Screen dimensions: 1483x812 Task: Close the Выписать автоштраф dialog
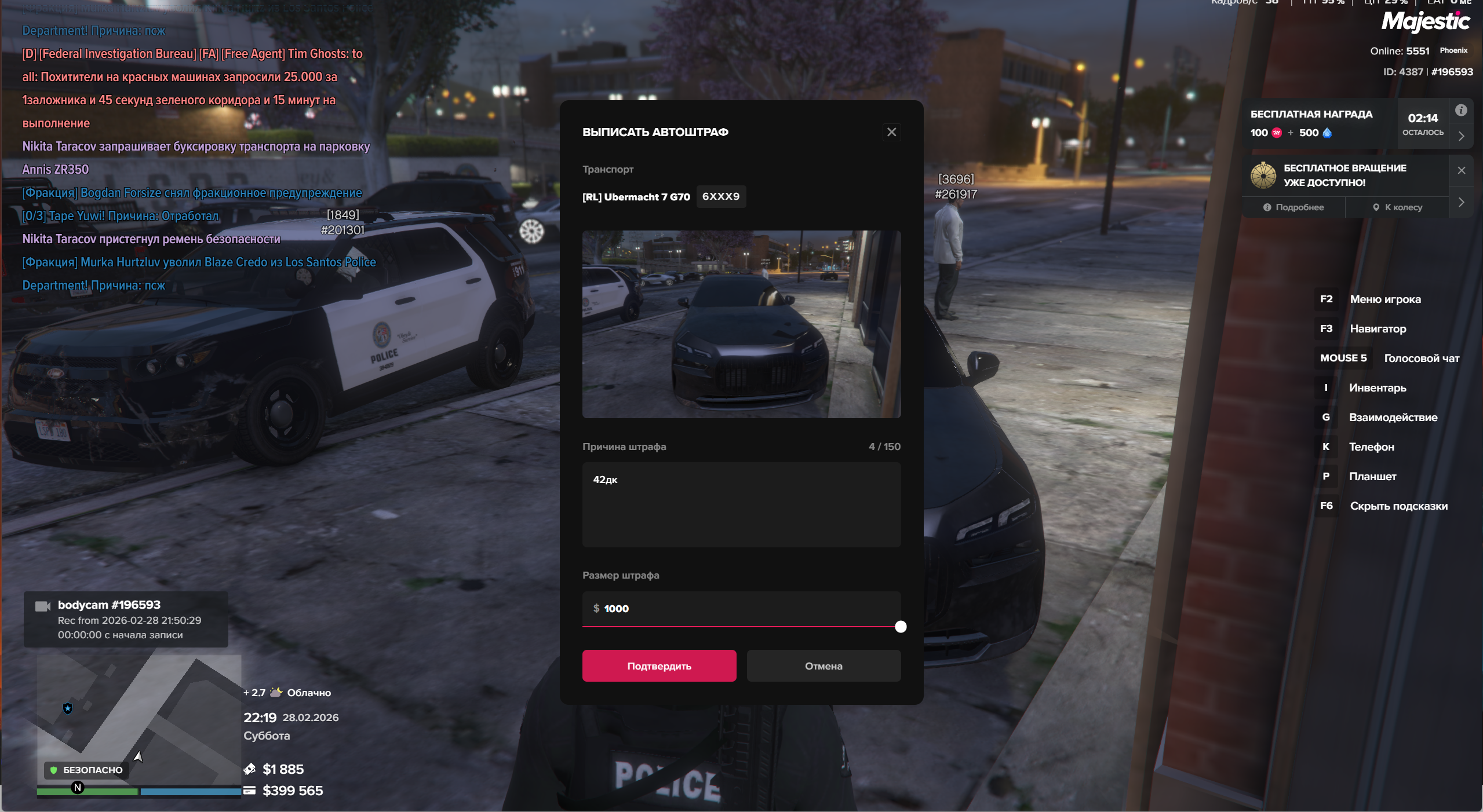tap(891, 132)
